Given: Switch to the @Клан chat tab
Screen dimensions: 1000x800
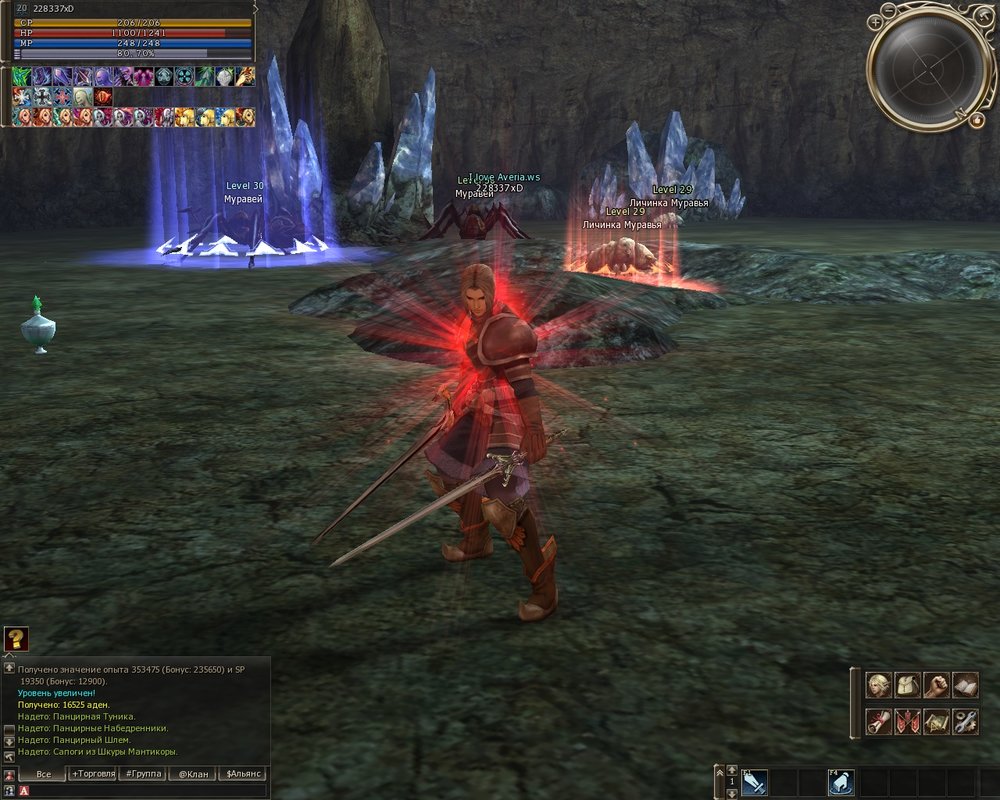Looking at the screenshot, I should point(193,774).
